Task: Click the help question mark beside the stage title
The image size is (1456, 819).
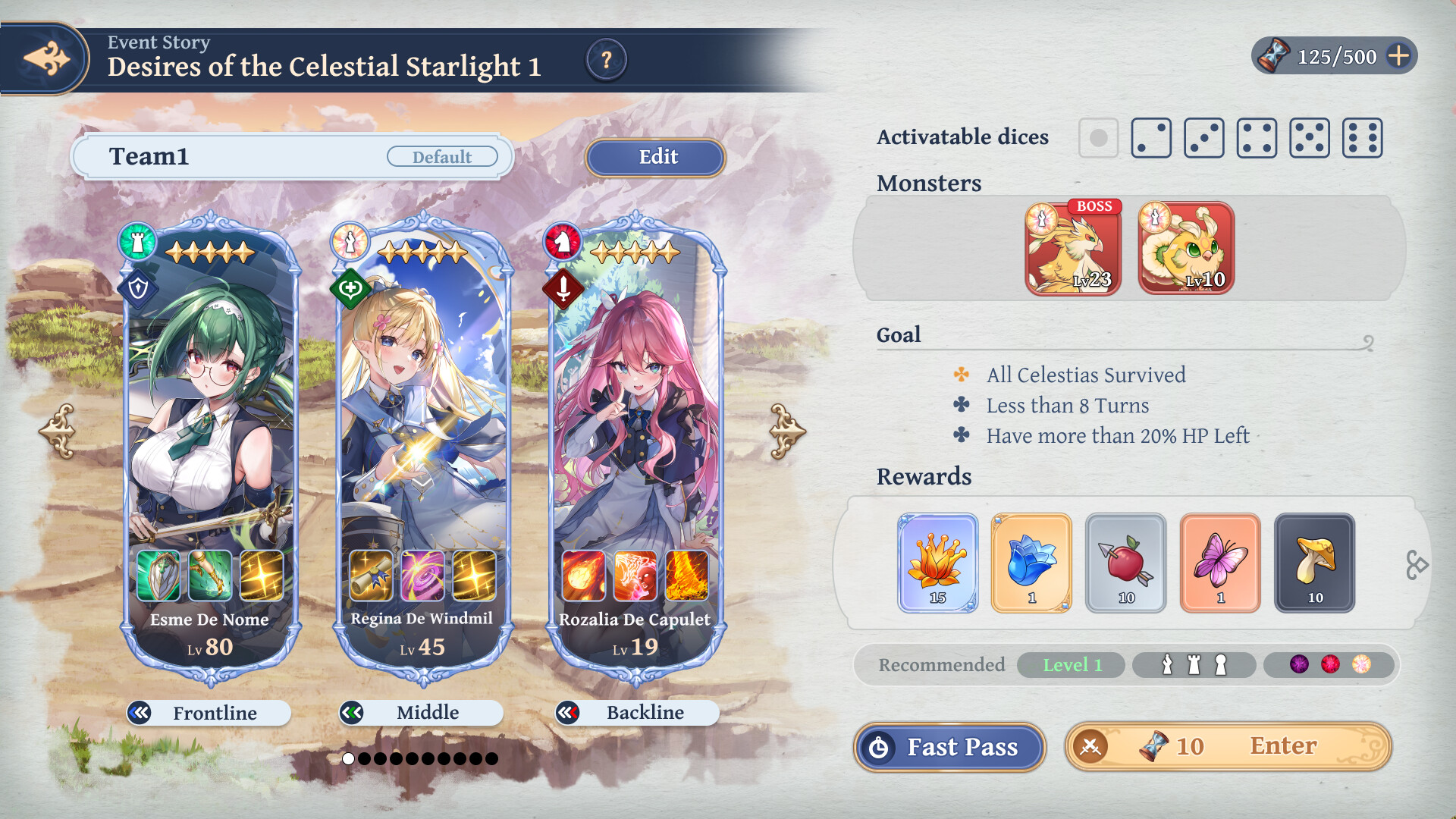Action: [x=606, y=61]
